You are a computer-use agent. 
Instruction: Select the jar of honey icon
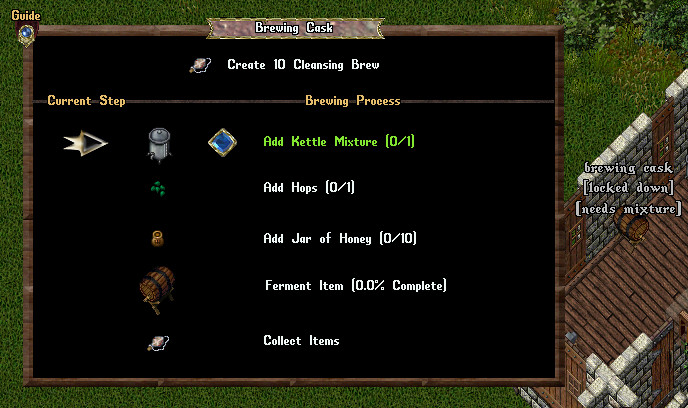point(158,238)
